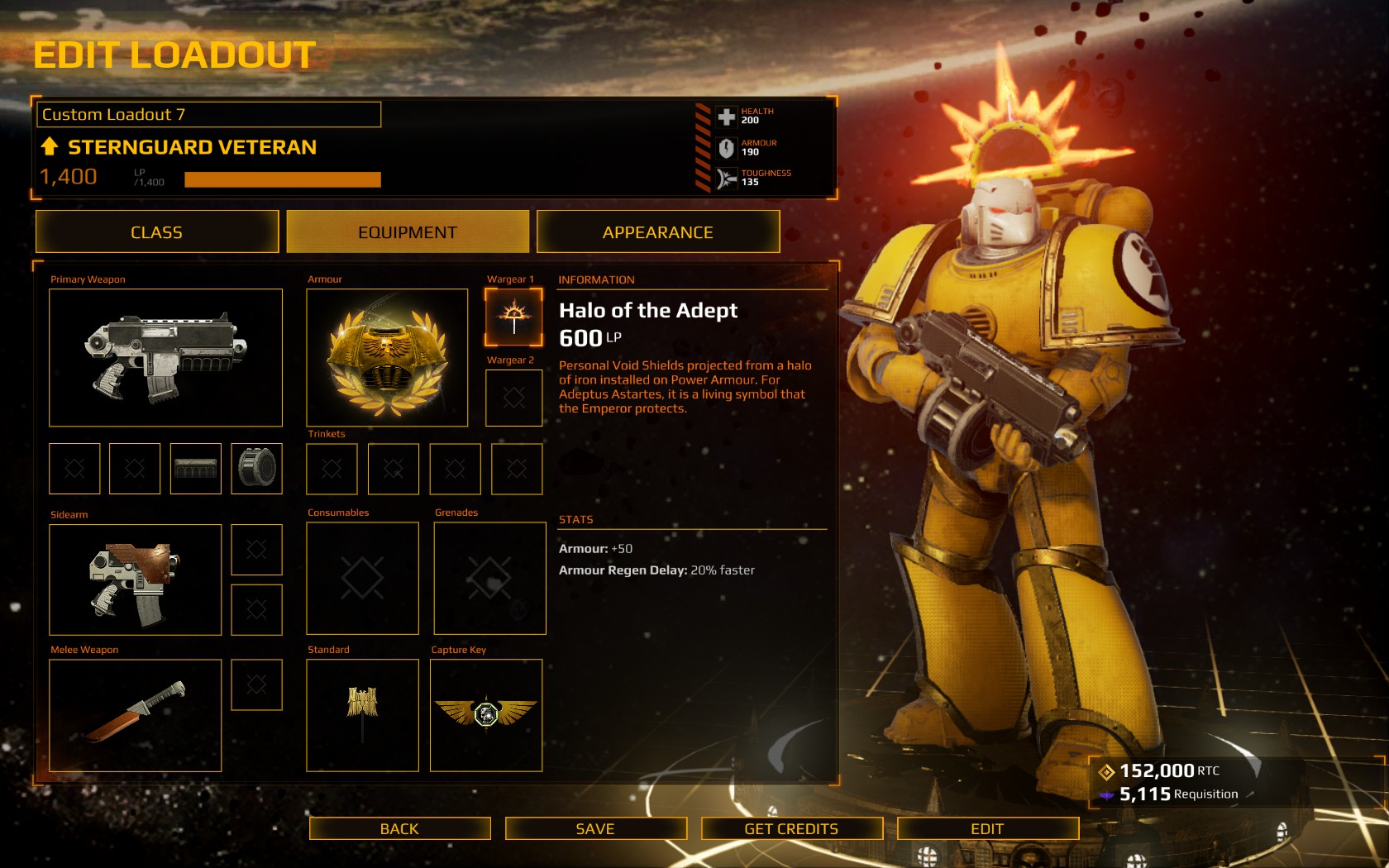Open the empty Consumables slot
The height and width of the screenshot is (868, 1389).
coord(362,578)
